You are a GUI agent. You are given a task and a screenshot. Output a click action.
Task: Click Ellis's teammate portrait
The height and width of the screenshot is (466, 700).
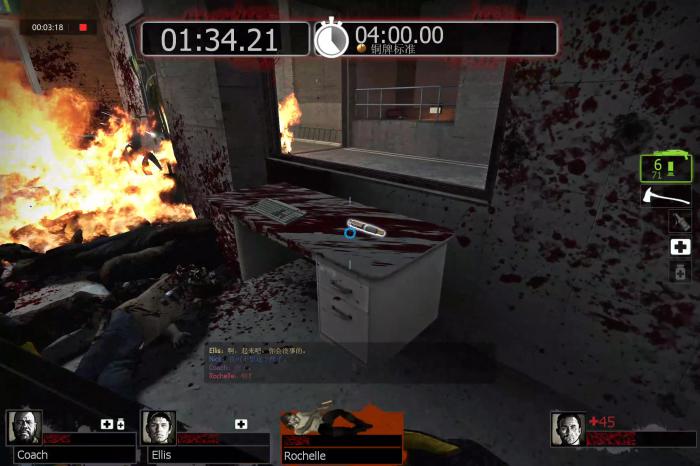click(x=158, y=427)
